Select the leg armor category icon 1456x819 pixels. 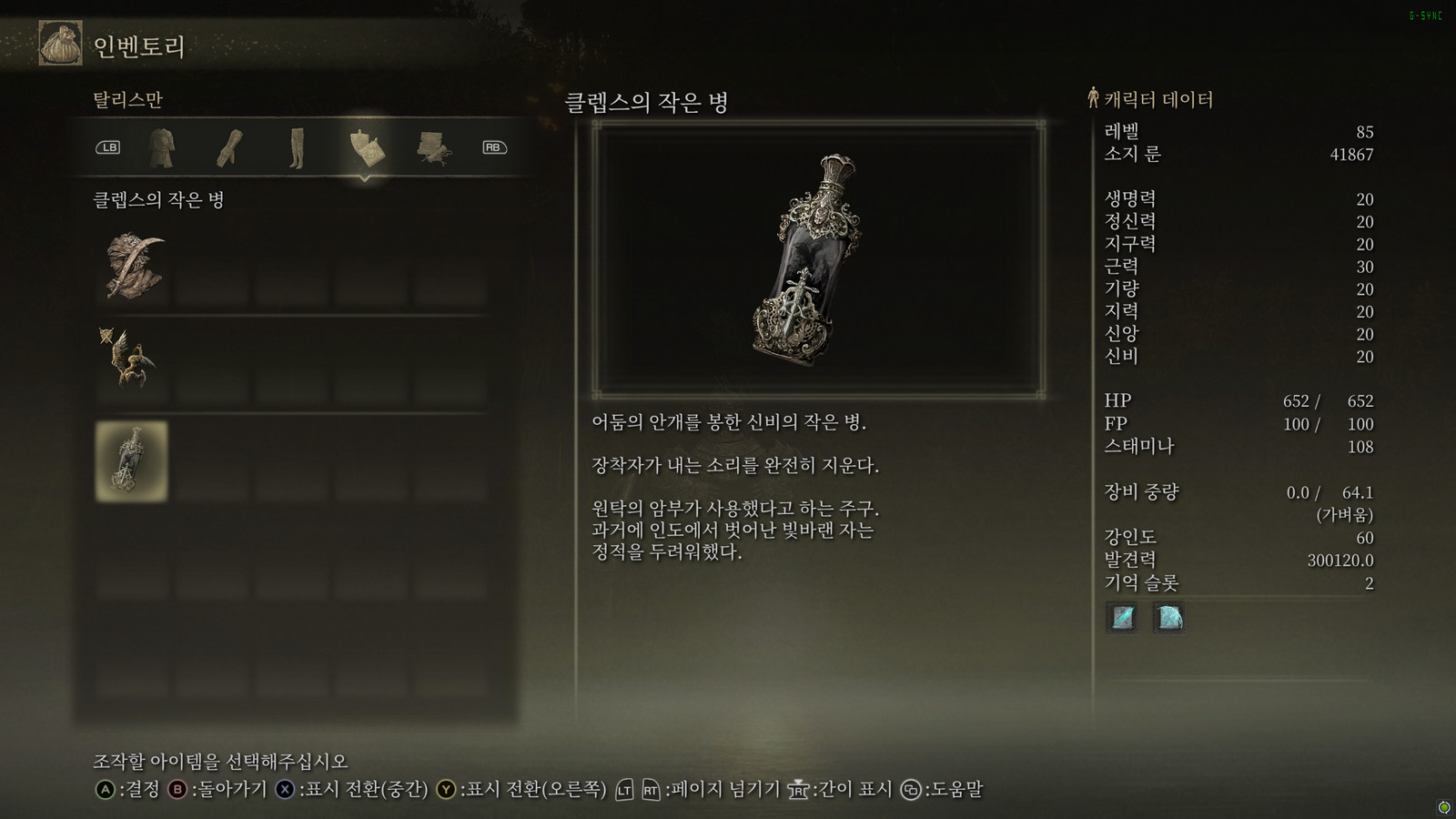(x=295, y=147)
